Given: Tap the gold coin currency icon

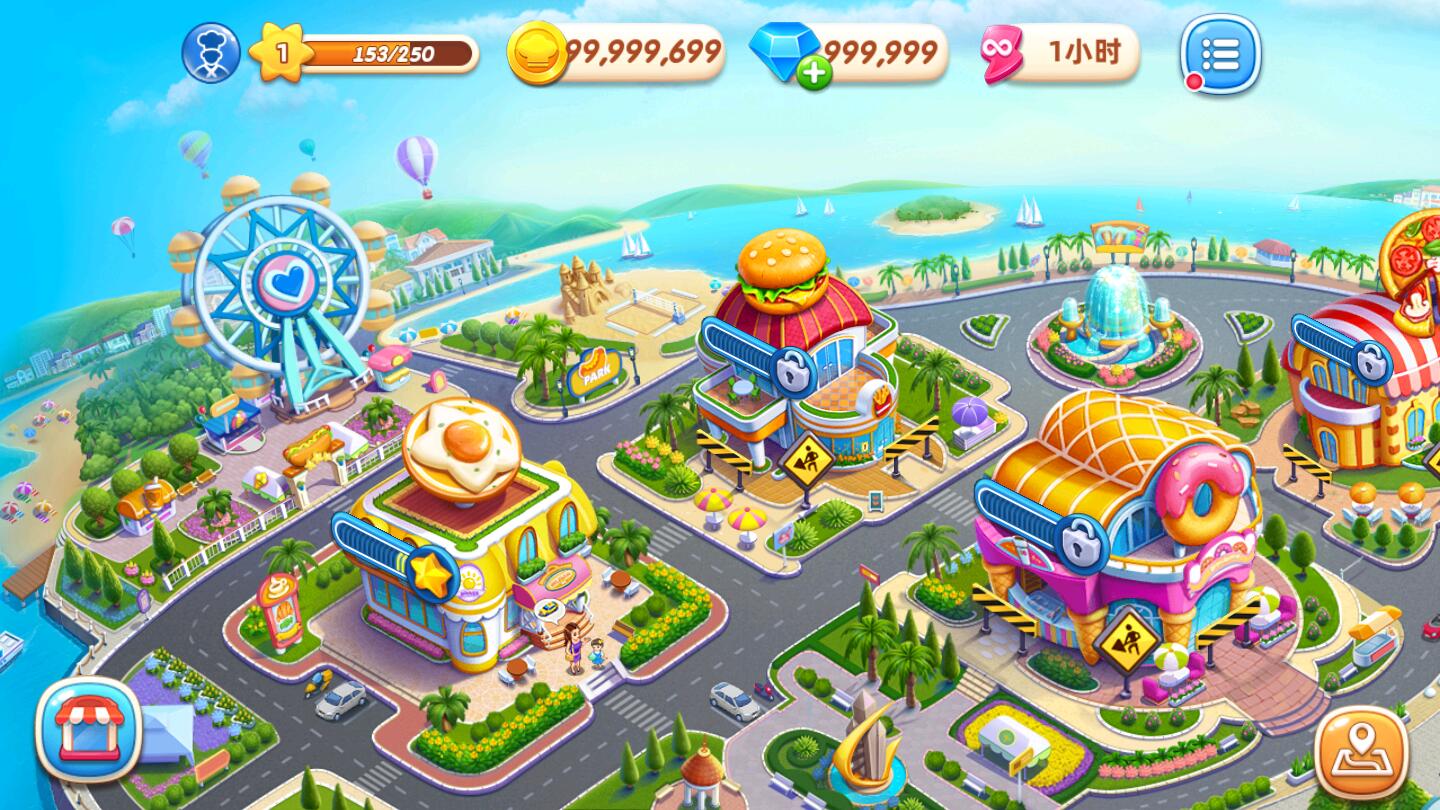Looking at the screenshot, I should 540,53.
